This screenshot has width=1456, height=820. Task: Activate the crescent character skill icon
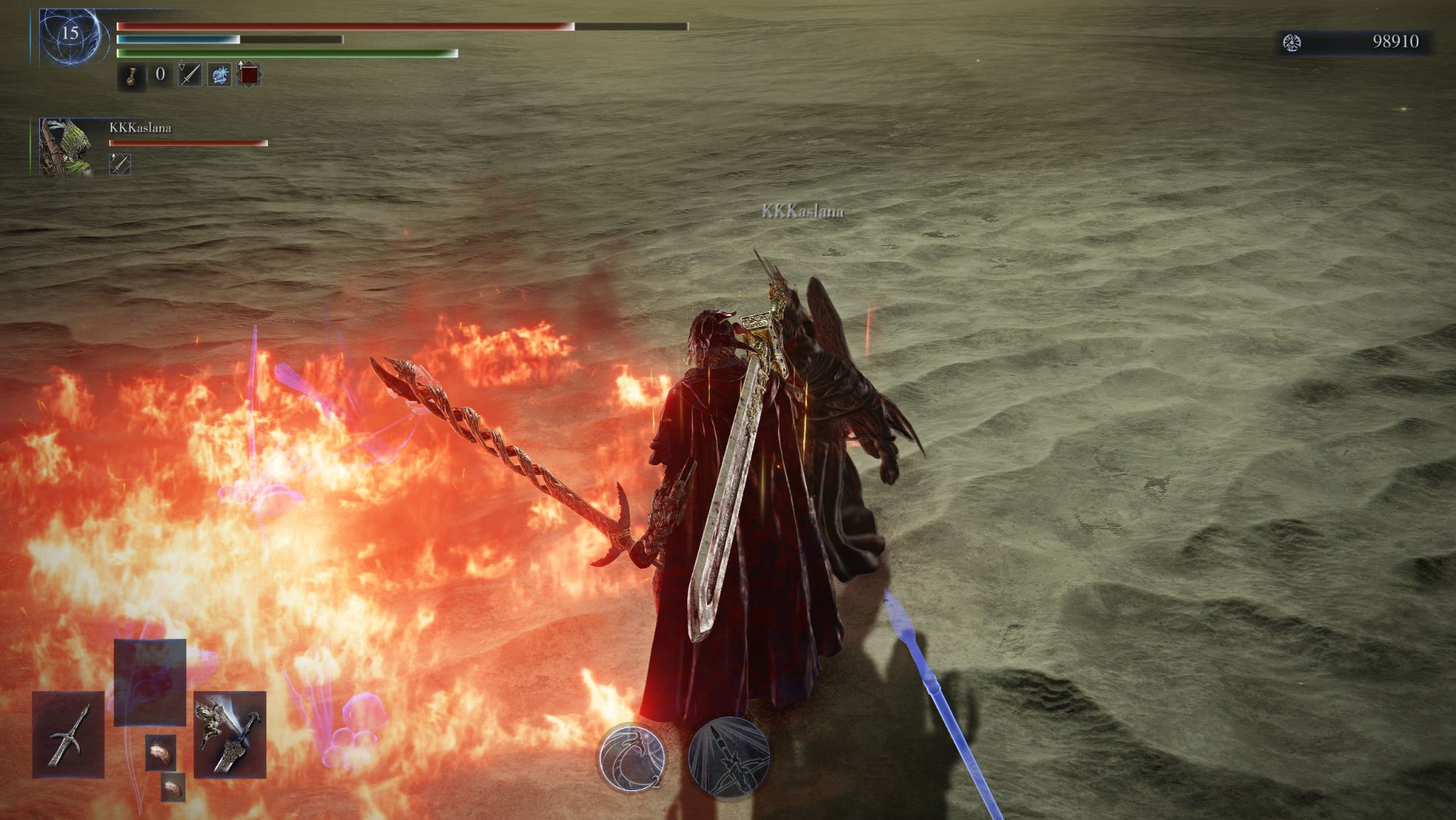click(632, 757)
